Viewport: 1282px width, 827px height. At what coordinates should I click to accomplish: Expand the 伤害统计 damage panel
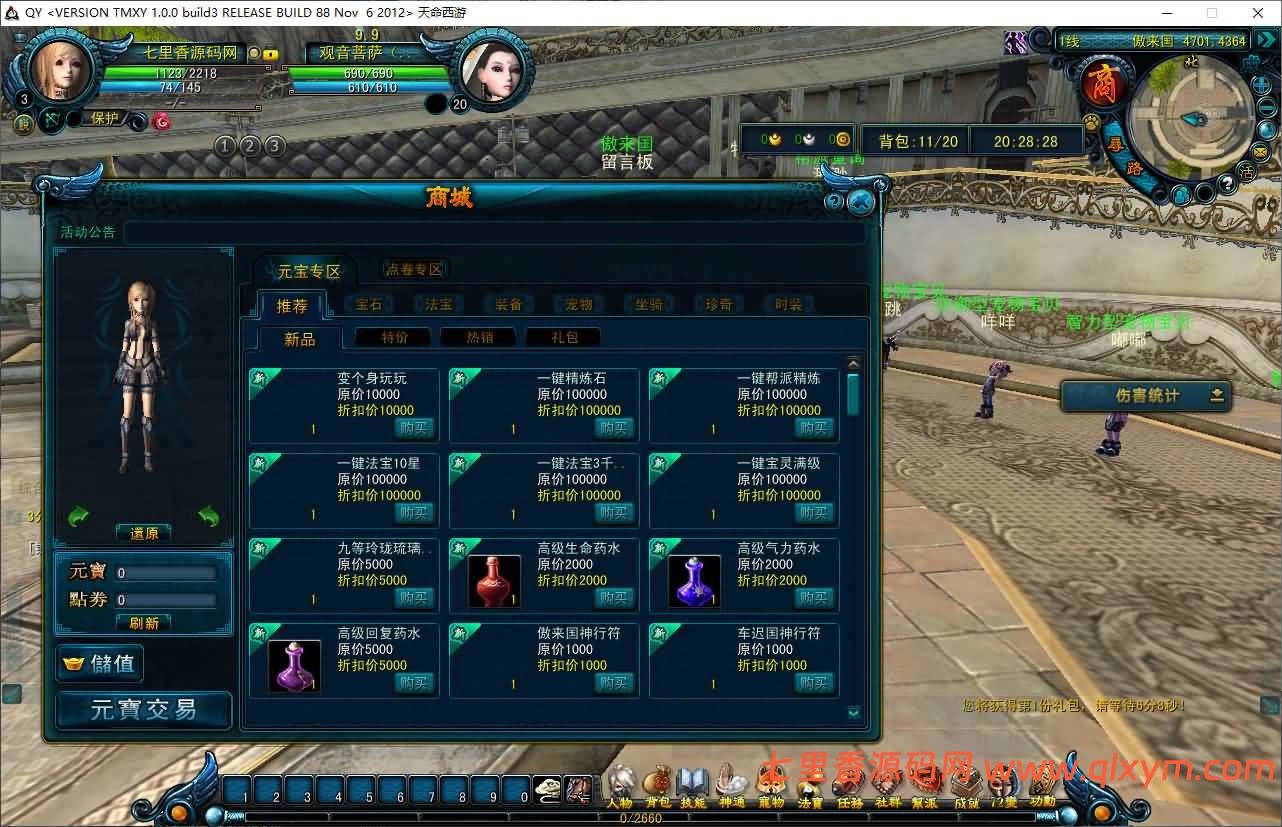(1146, 396)
